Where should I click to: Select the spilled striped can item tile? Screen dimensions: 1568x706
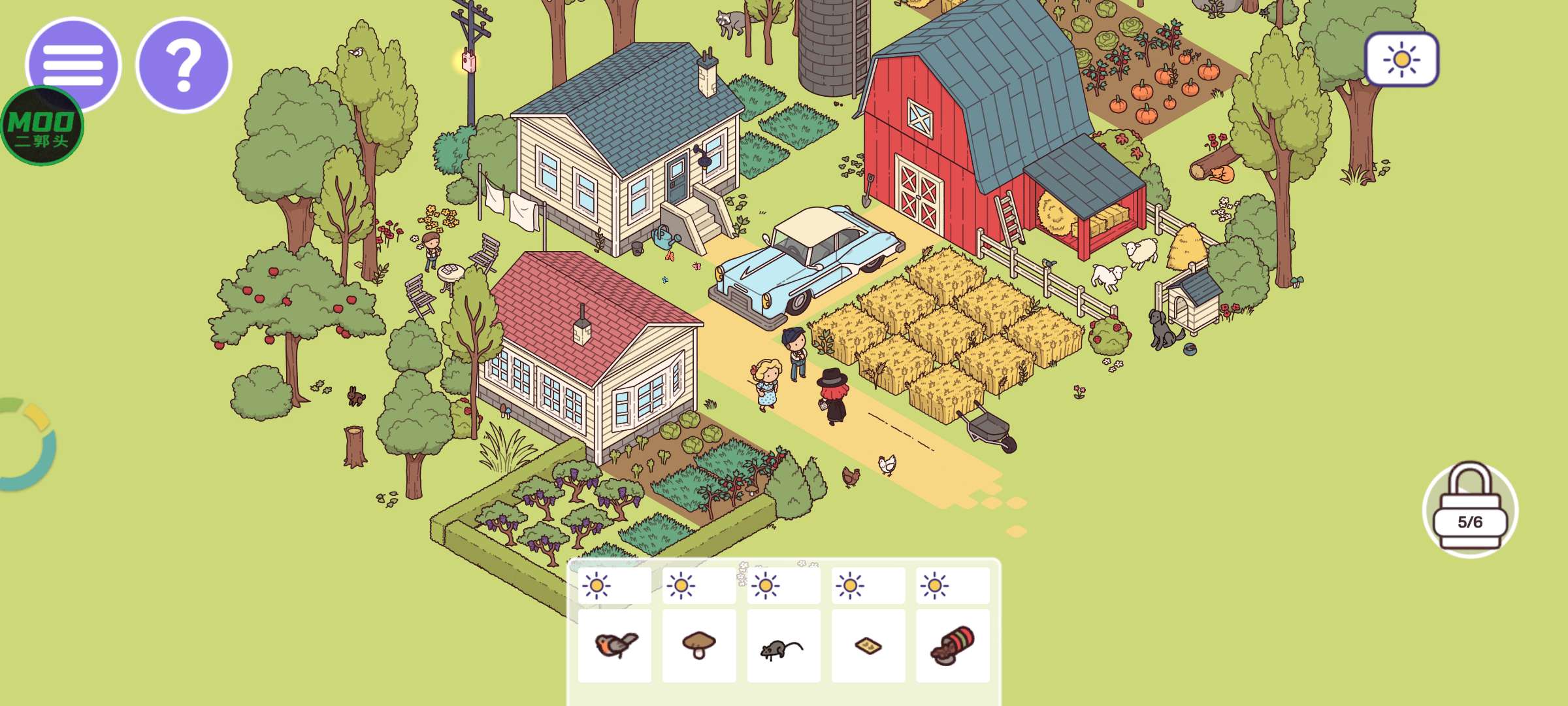(953, 646)
